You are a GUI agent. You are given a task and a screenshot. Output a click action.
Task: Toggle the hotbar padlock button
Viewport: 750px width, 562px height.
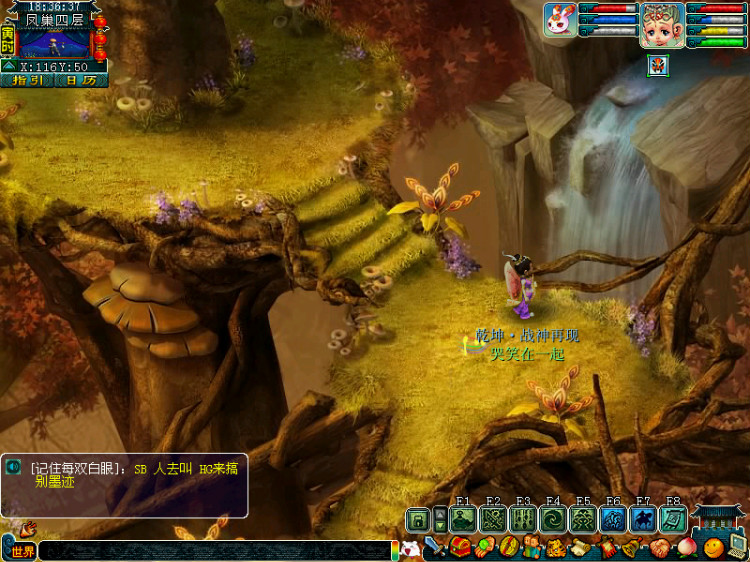(418, 520)
